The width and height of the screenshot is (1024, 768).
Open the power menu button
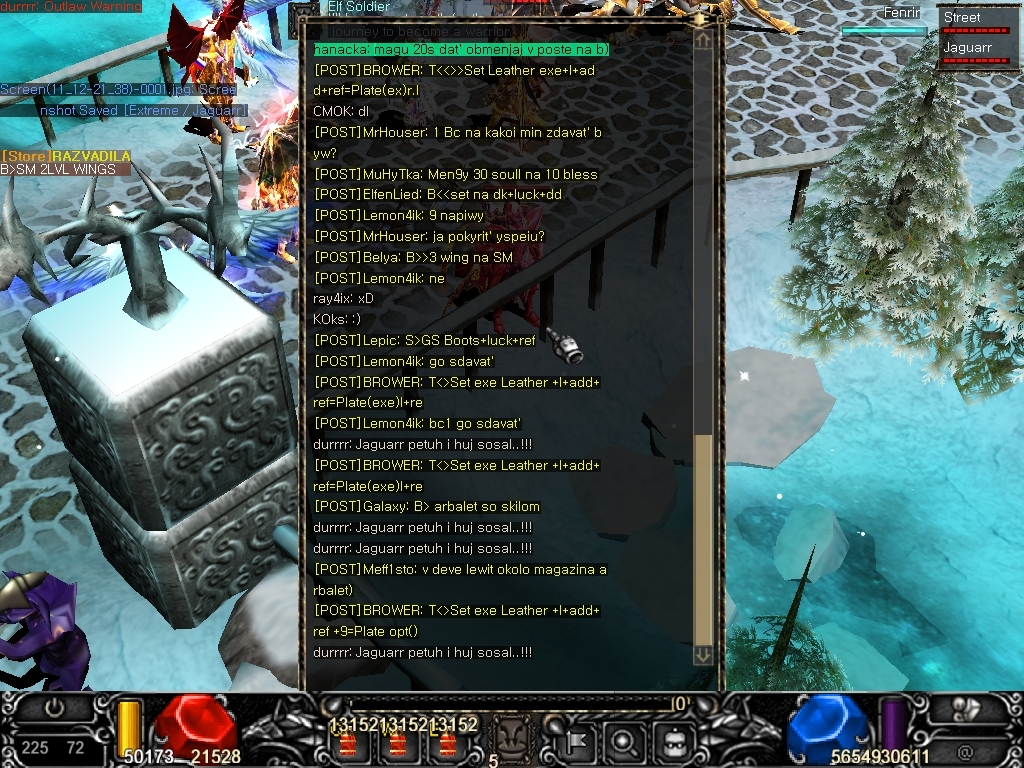coord(54,707)
